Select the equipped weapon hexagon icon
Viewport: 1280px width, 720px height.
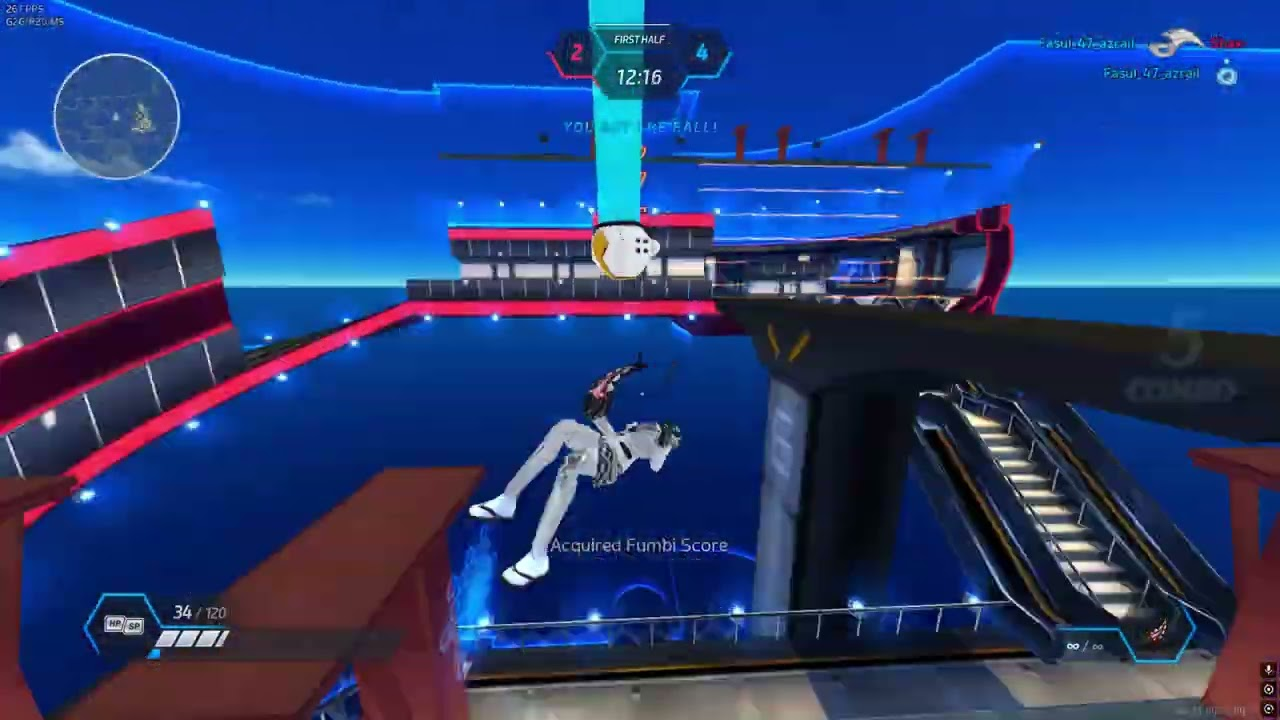tap(1156, 631)
